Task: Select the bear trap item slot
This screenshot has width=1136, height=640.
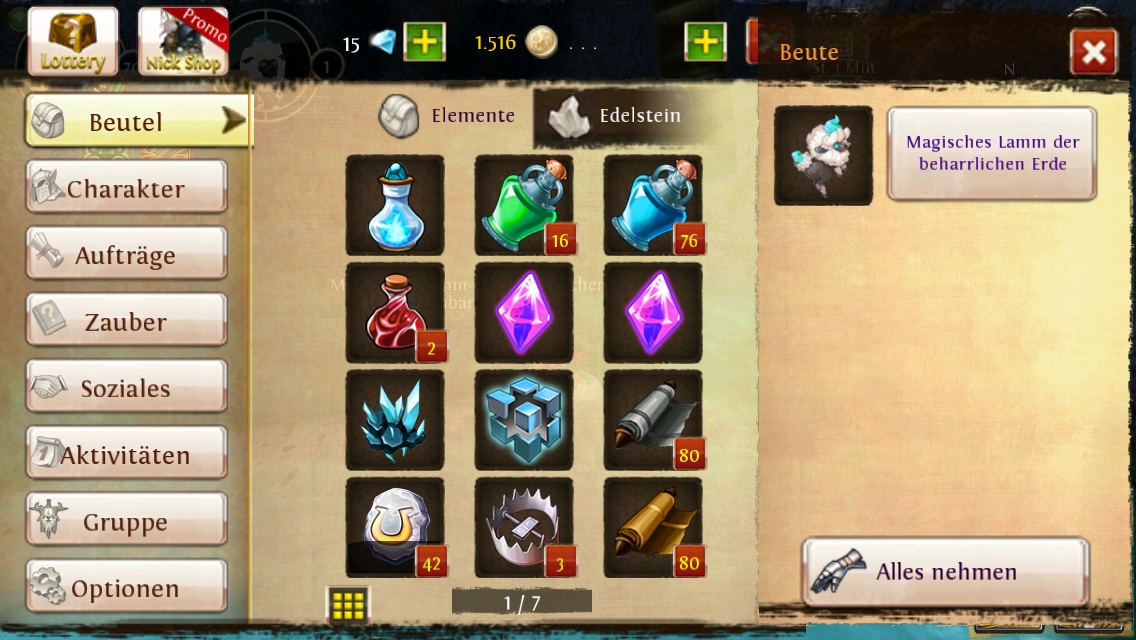Action: click(524, 528)
